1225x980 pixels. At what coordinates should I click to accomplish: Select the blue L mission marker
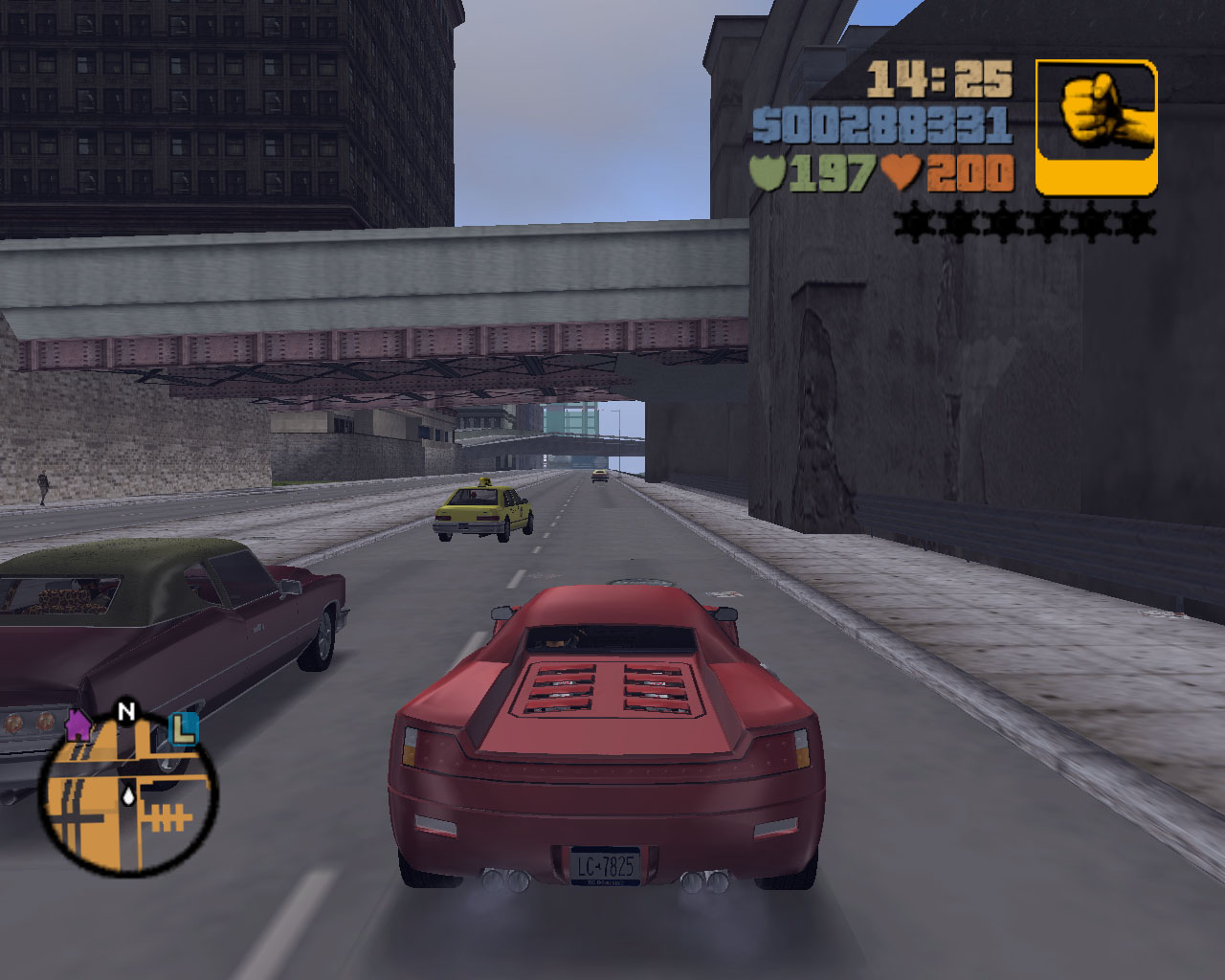pos(182,729)
